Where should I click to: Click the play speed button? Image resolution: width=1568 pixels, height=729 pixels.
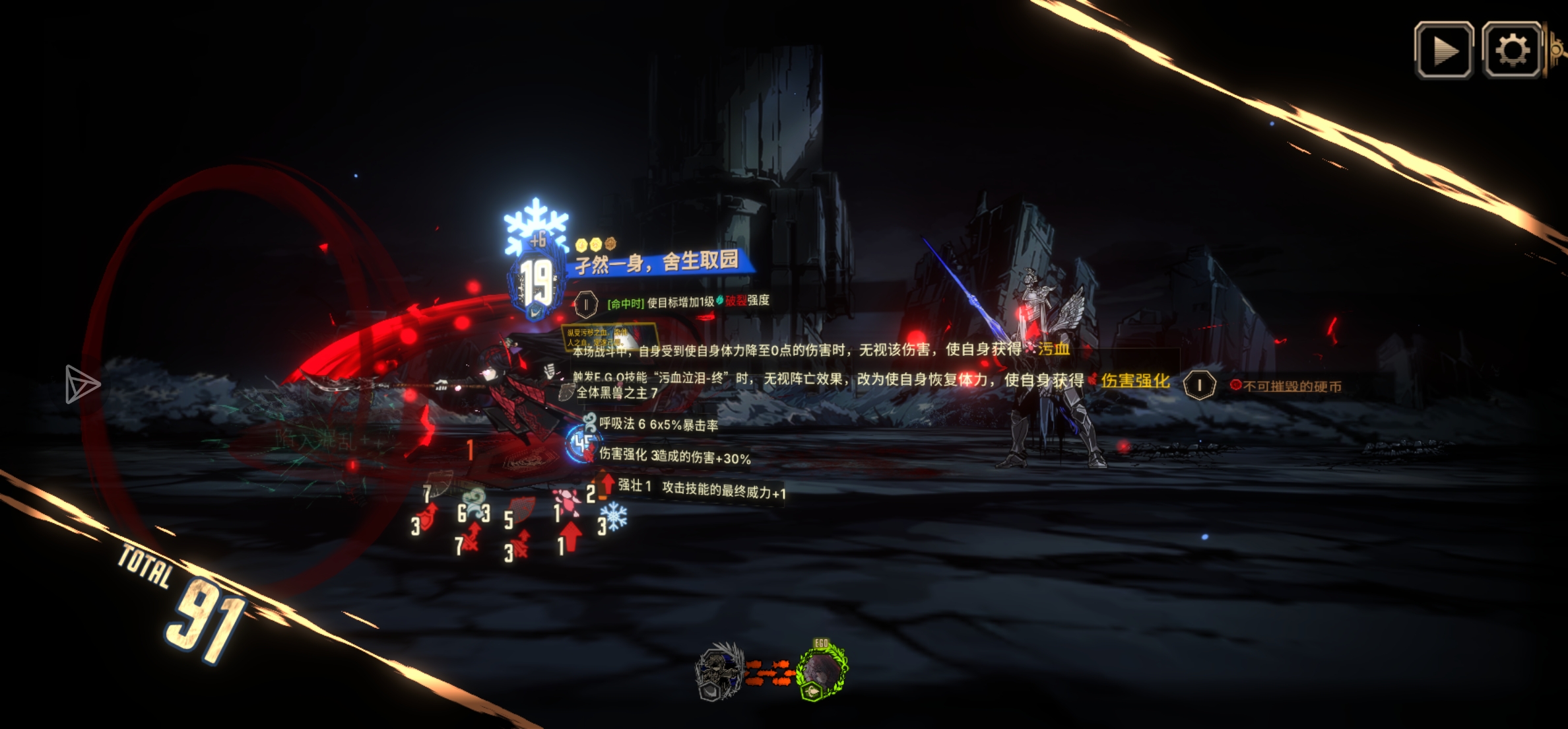coord(1443,50)
